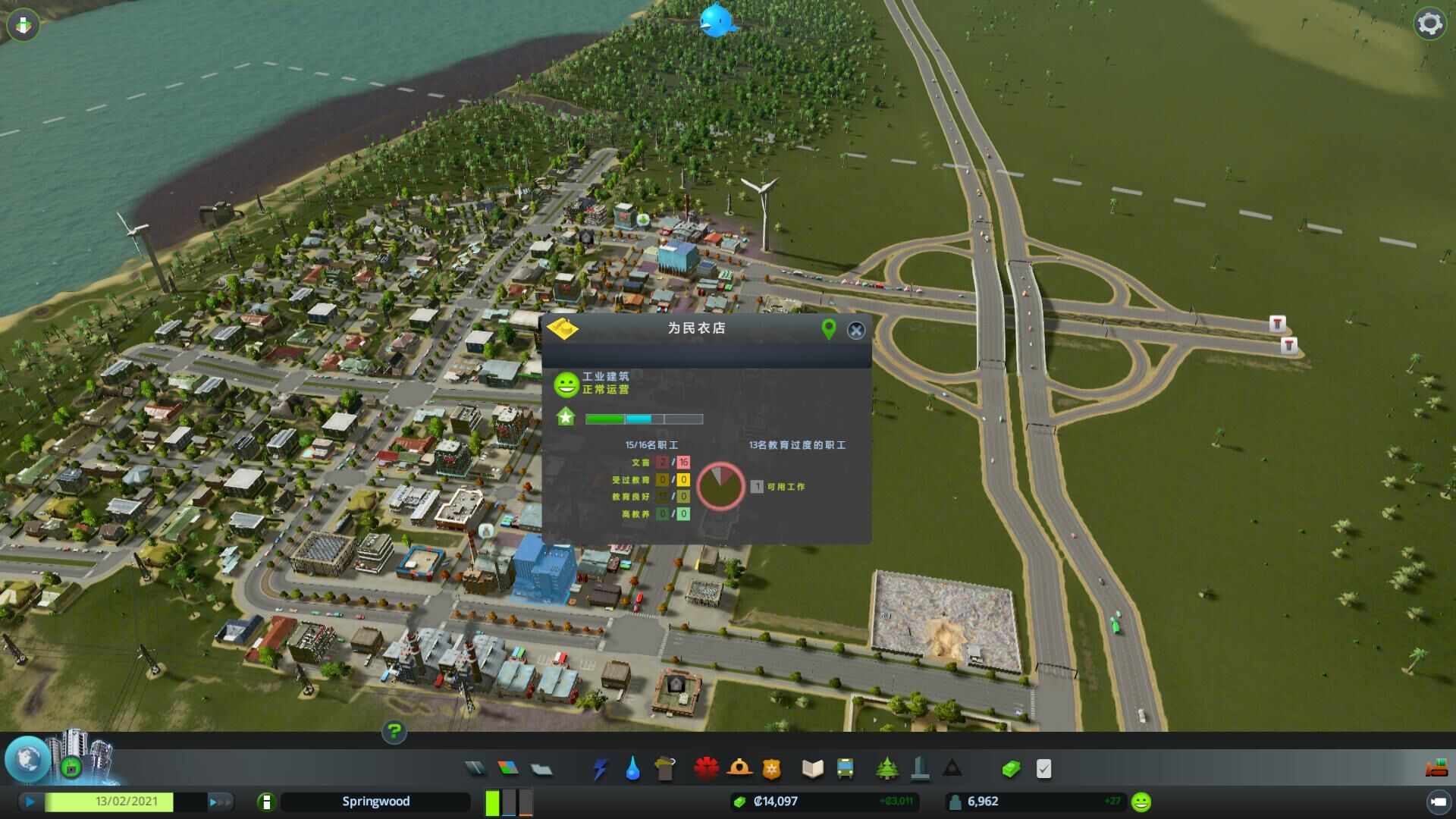
Task: Open the districts tool menu
Action: [x=541, y=769]
